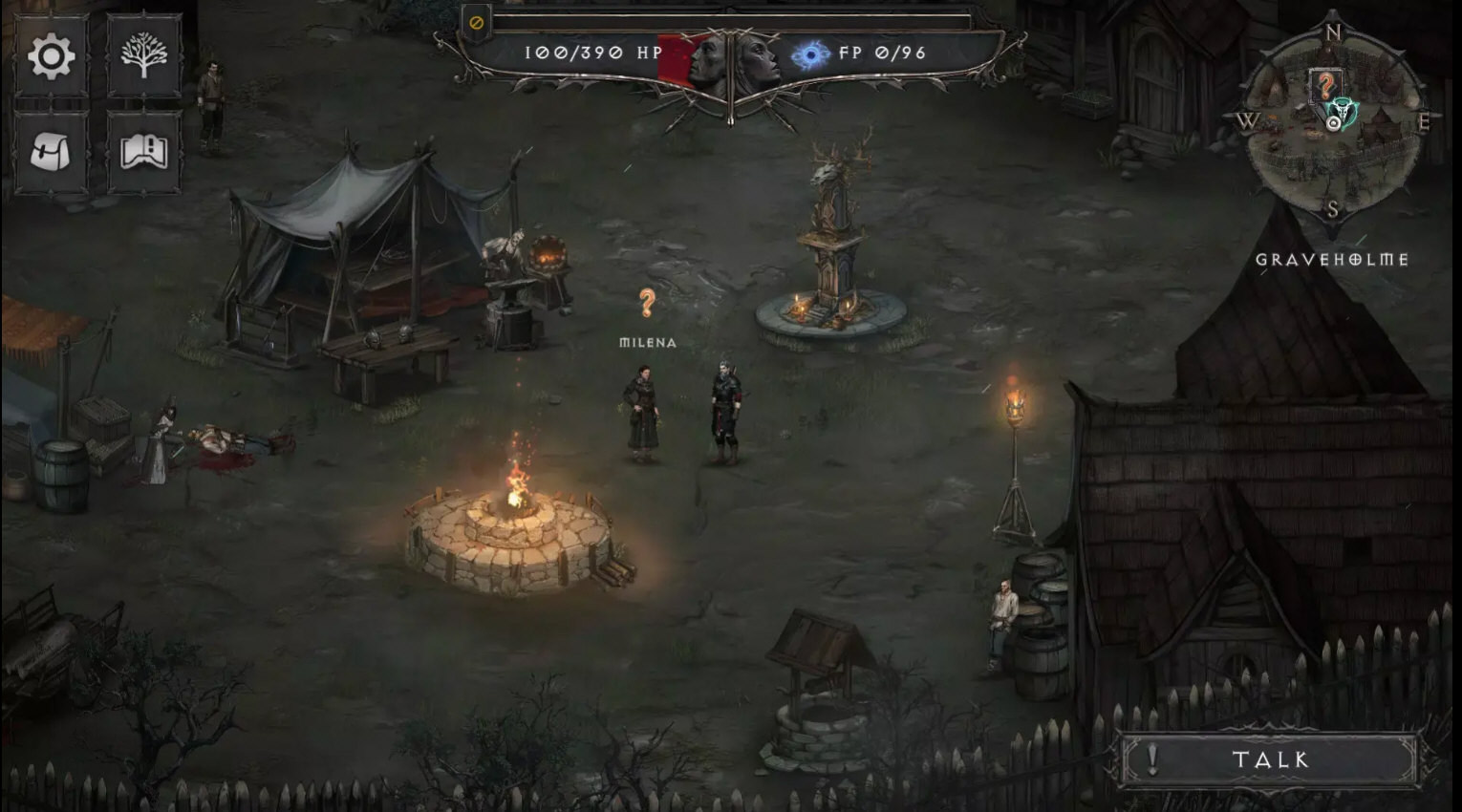Viewport: 1462px width, 812px height.
Task: Click the Talk button
Action: tap(1270, 760)
